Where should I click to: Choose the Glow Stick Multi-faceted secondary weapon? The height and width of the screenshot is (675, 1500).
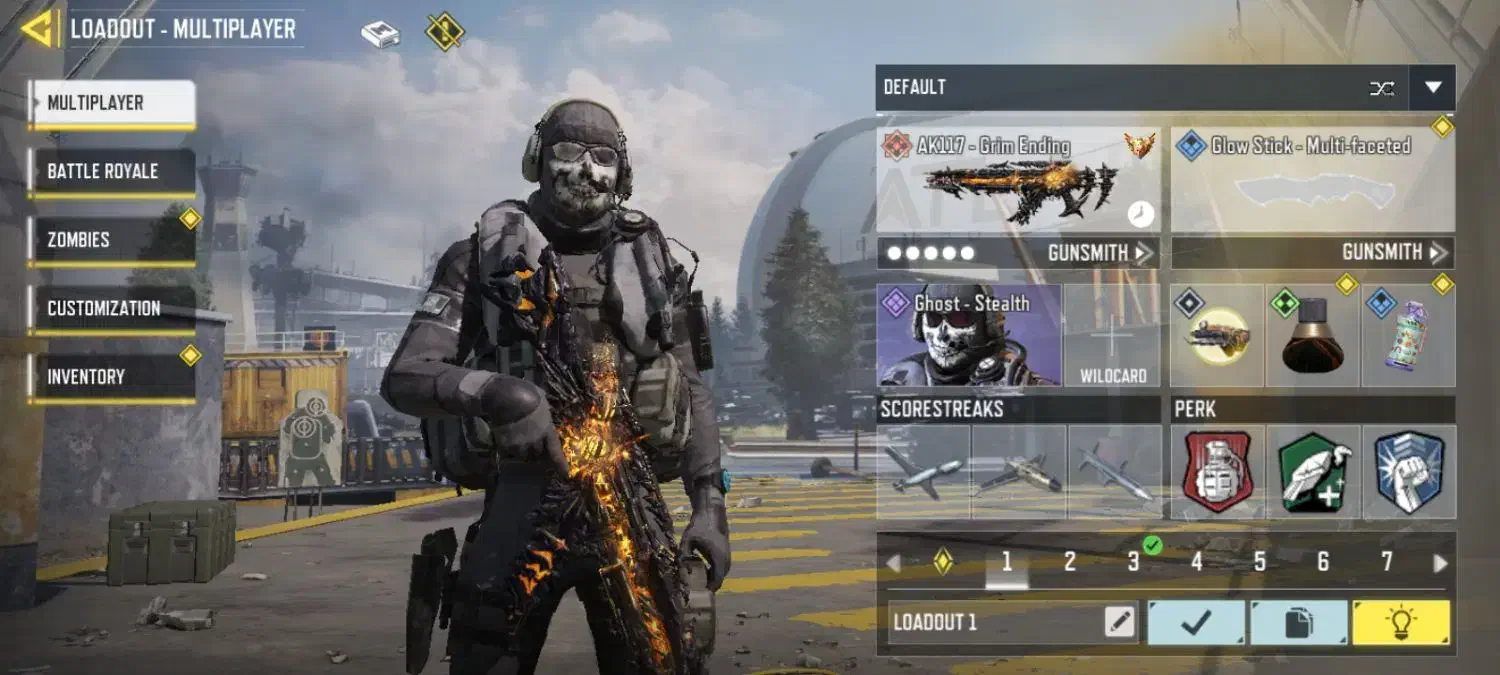coord(1312,180)
